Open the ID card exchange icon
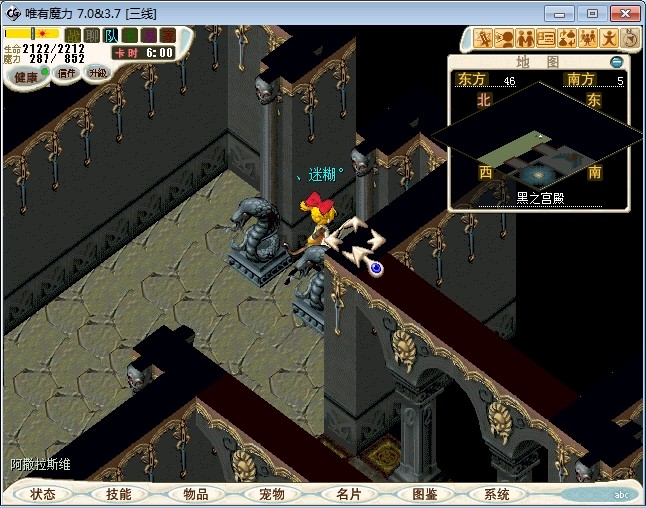646x508 pixels. point(546,39)
